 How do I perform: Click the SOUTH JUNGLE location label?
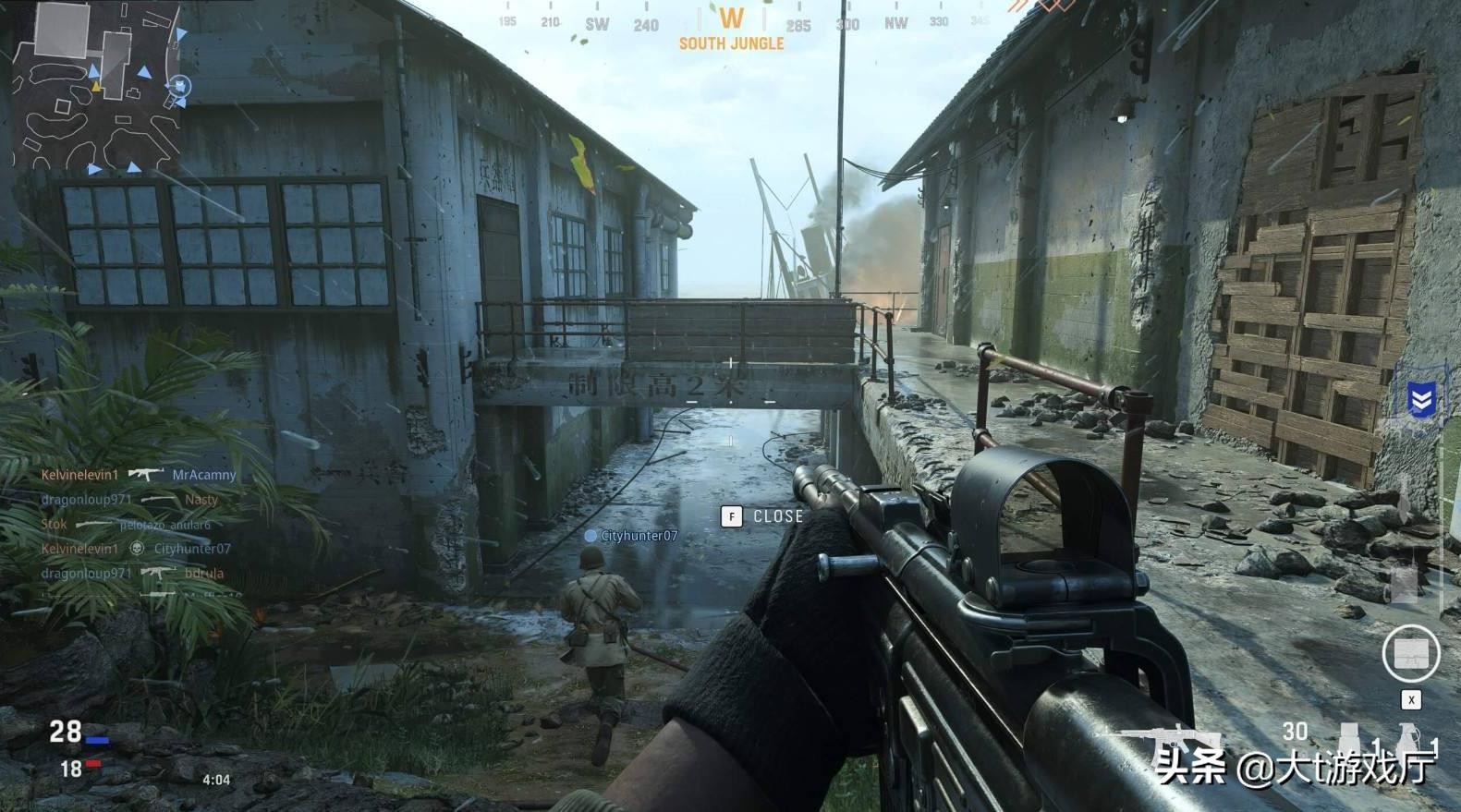click(x=731, y=43)
